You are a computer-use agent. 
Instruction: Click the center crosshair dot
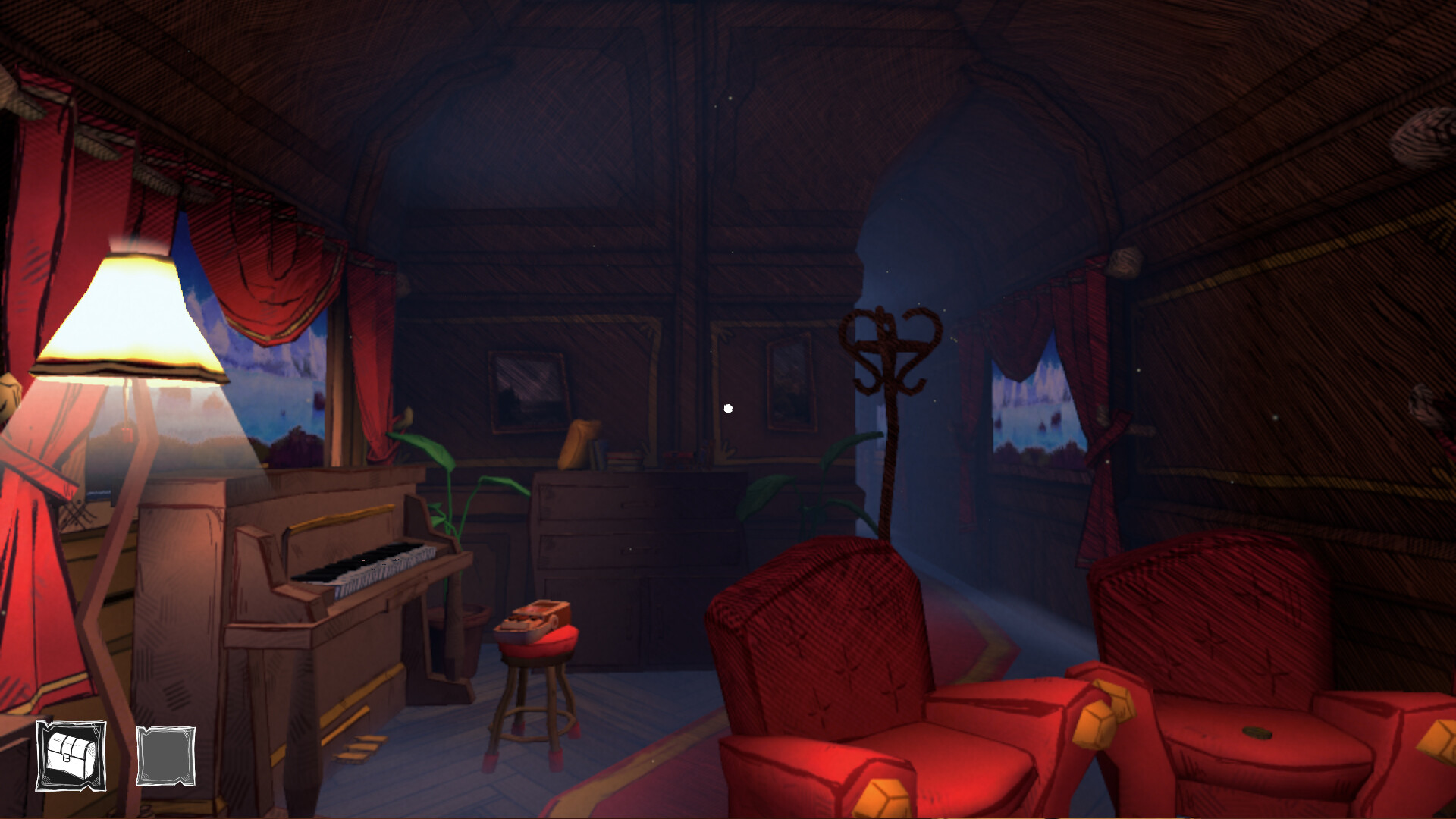click(x=729, y=408)
